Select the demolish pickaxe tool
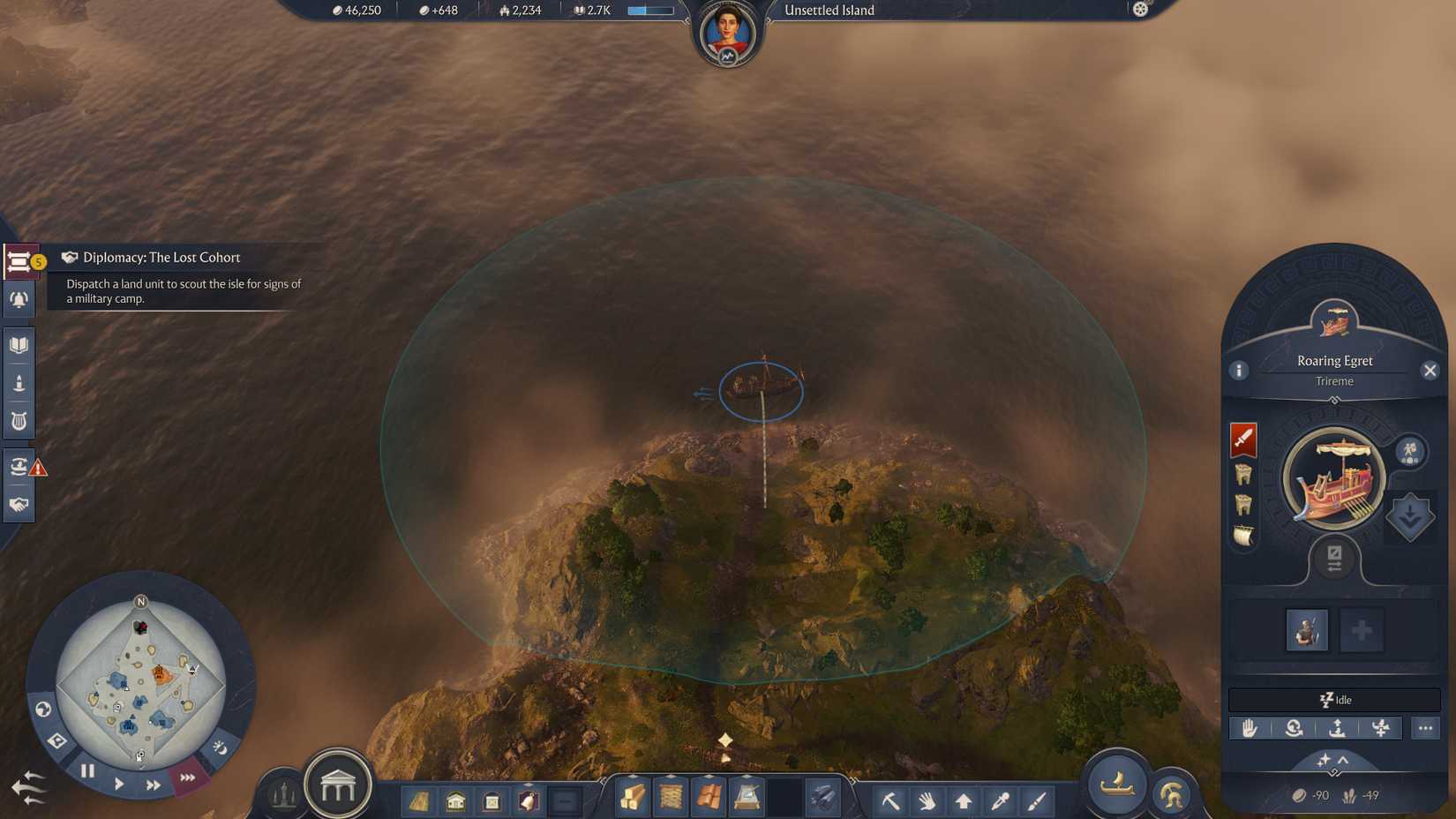 891,801
